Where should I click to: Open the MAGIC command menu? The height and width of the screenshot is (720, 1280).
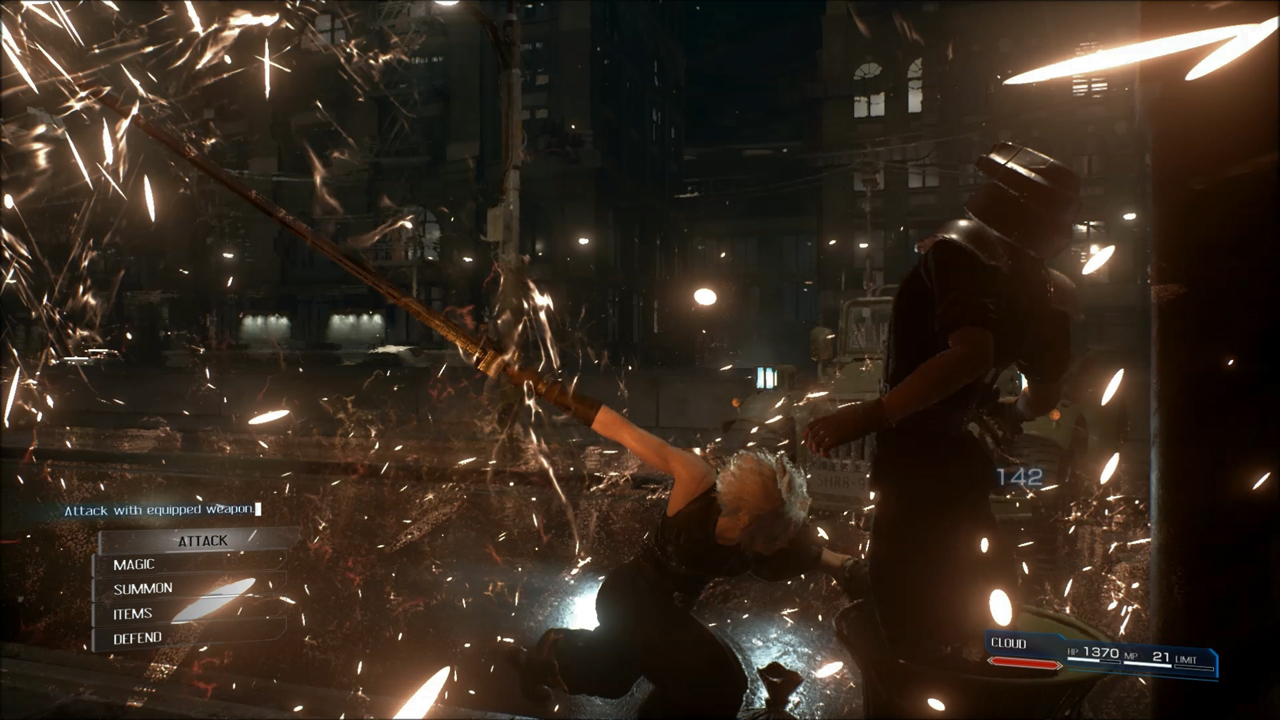point(134,565)
